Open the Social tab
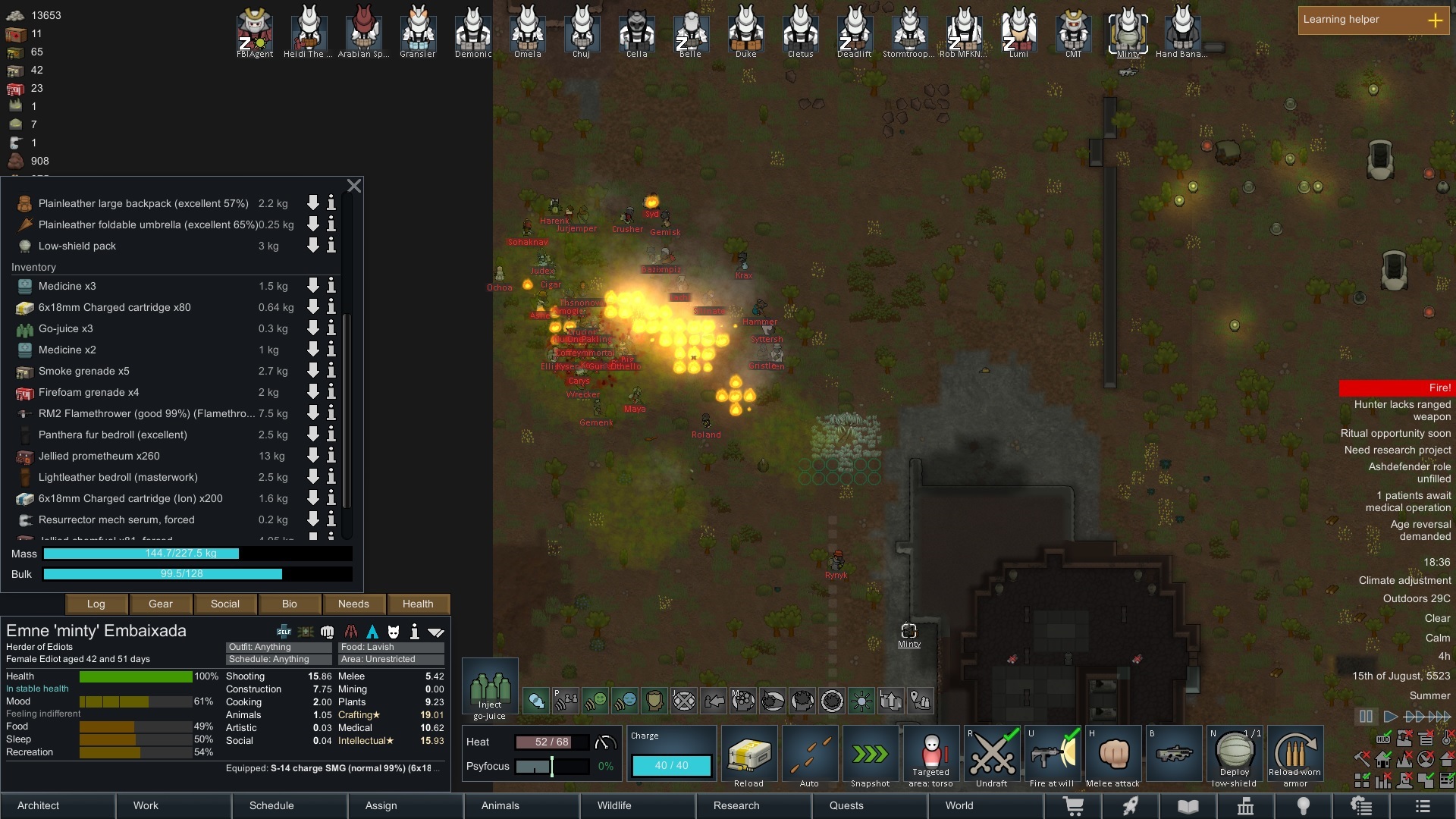The image size is (1456, 819). click(x=224, y=604)
